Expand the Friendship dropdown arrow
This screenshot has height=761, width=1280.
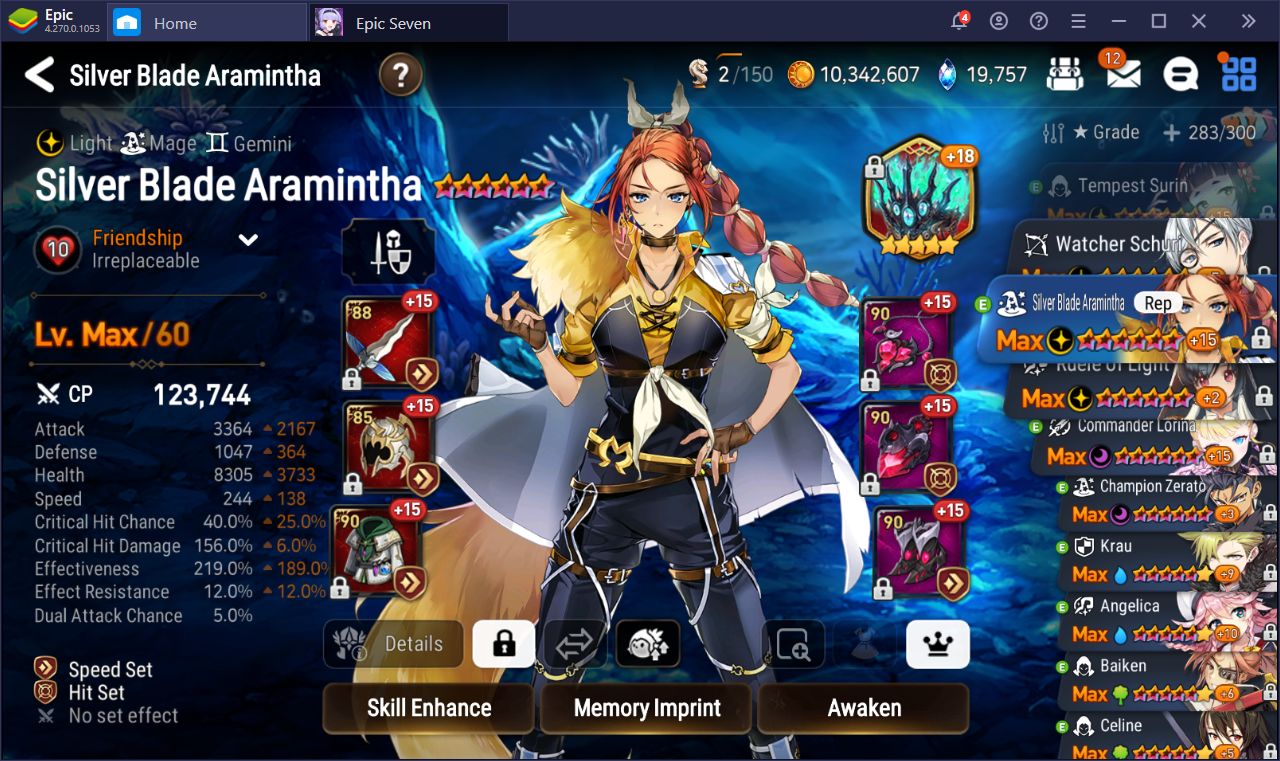[x=247, y=240]
